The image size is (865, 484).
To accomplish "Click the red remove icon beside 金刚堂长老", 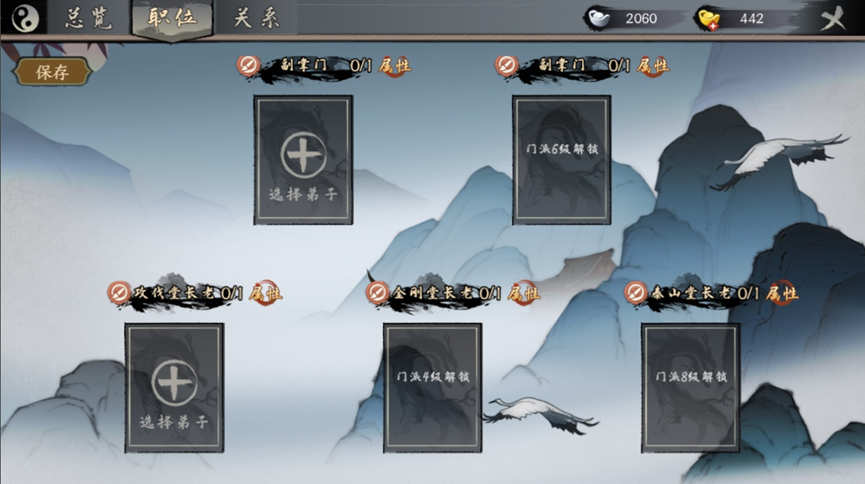I will 377,293.
